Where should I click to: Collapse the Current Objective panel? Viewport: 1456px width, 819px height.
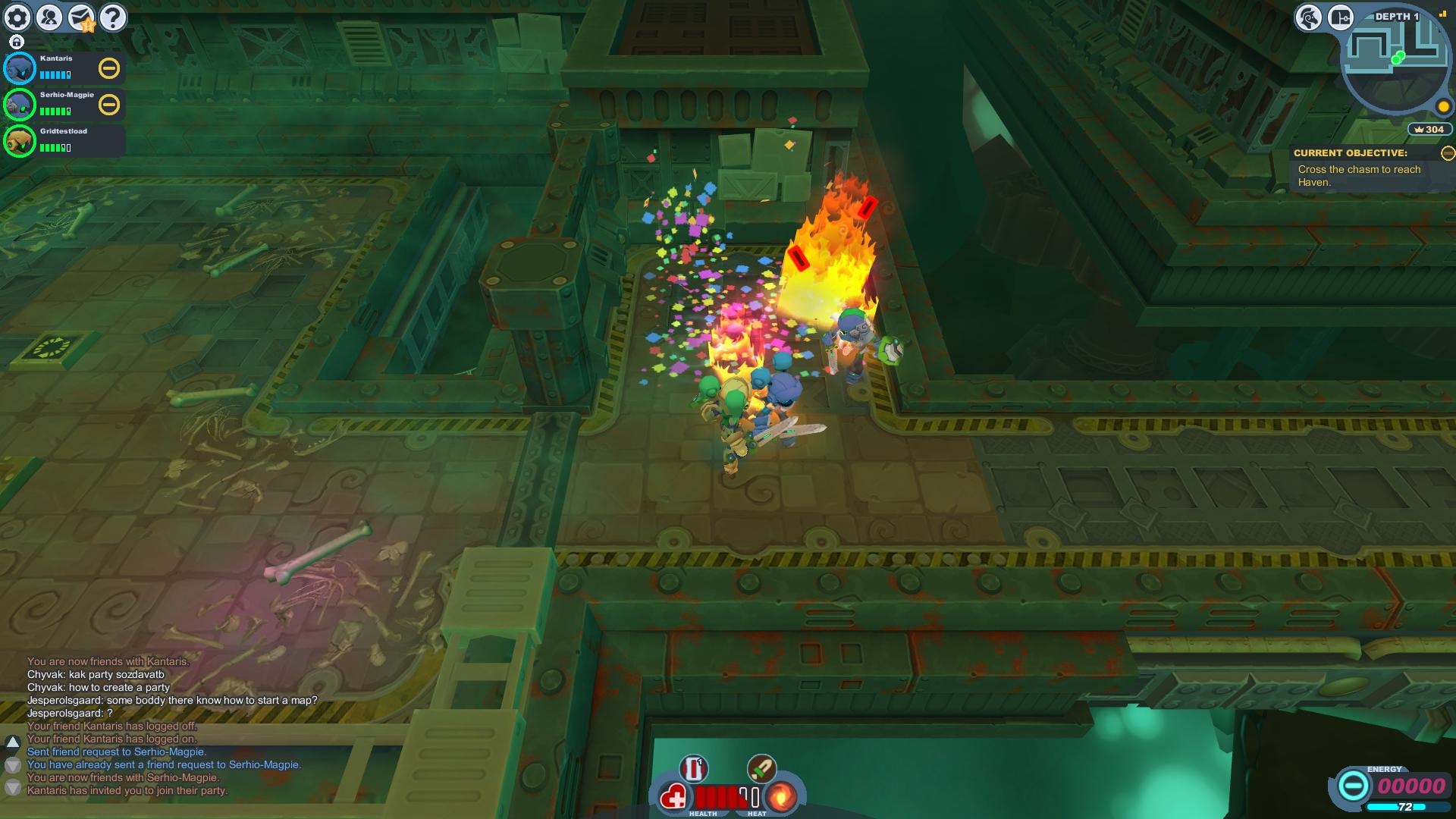[x=1448, y=153]
